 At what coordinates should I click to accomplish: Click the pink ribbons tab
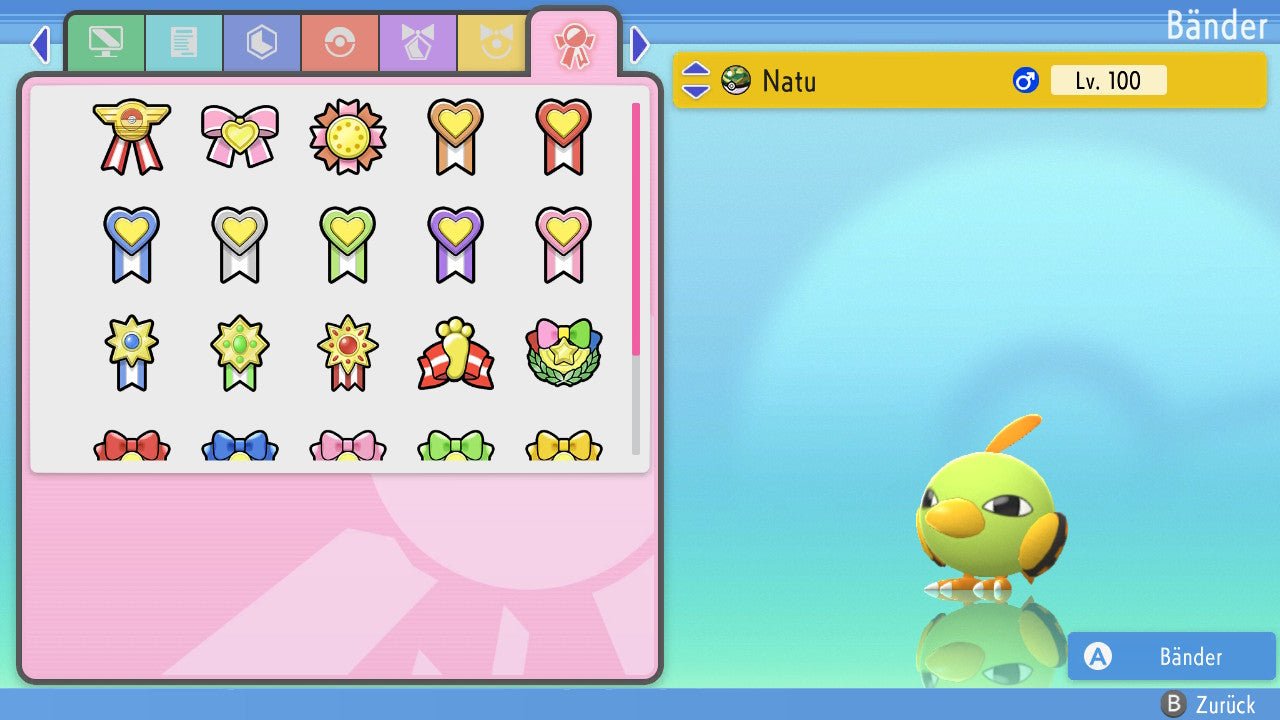pyautogui.click(x=574, y=45)
